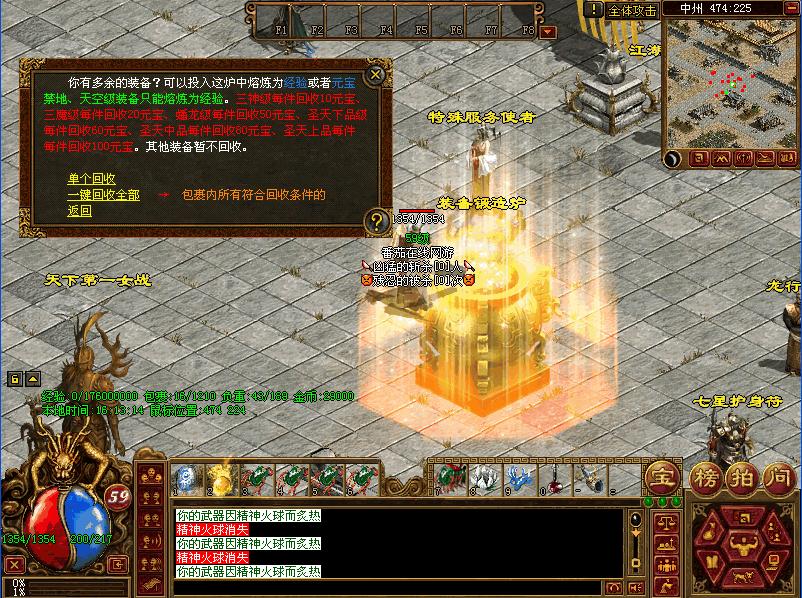802x598 pixels.
Task: Close the equipment recycling dialog
Action: 375,74
